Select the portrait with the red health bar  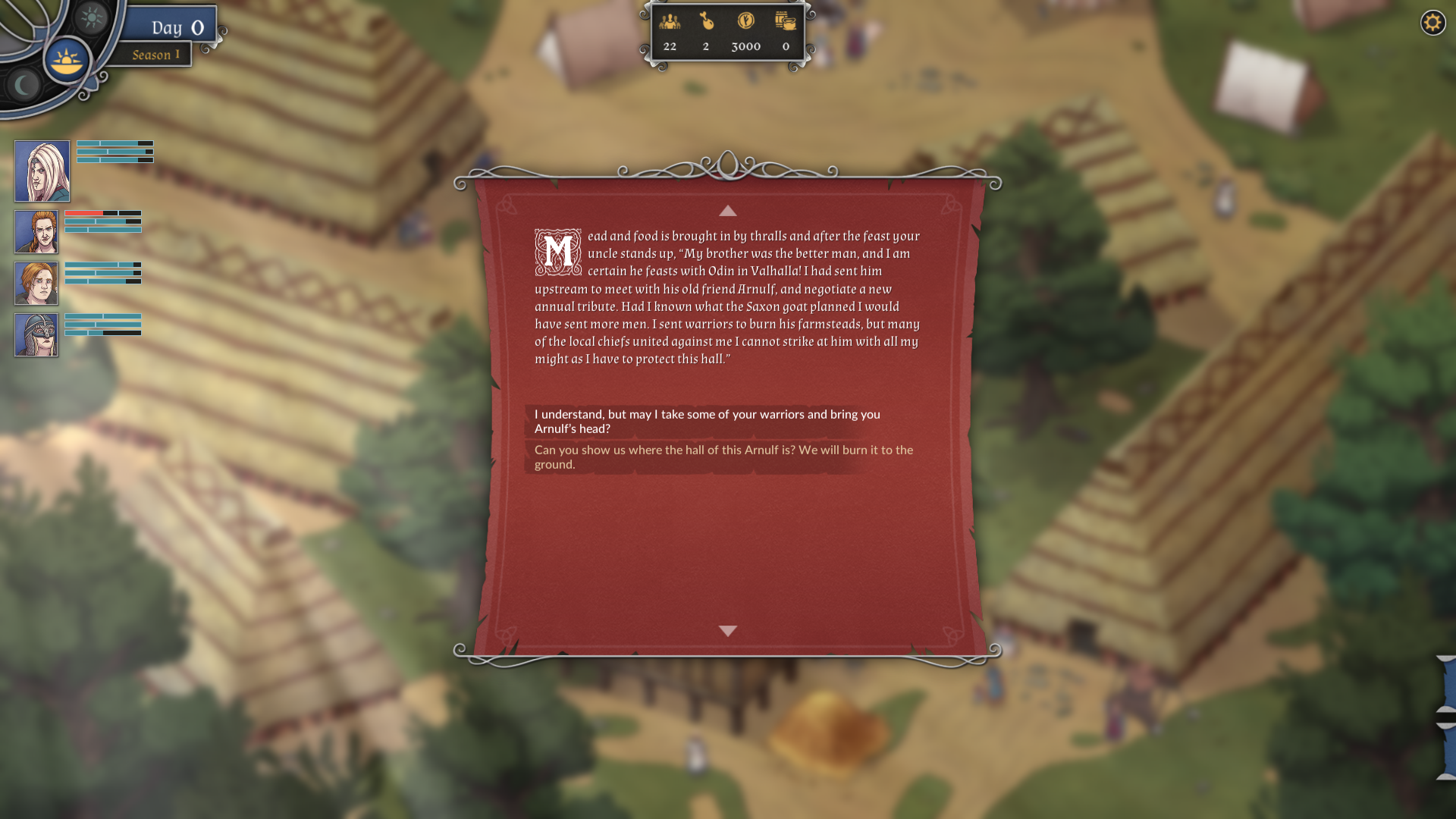pos(36,232)
